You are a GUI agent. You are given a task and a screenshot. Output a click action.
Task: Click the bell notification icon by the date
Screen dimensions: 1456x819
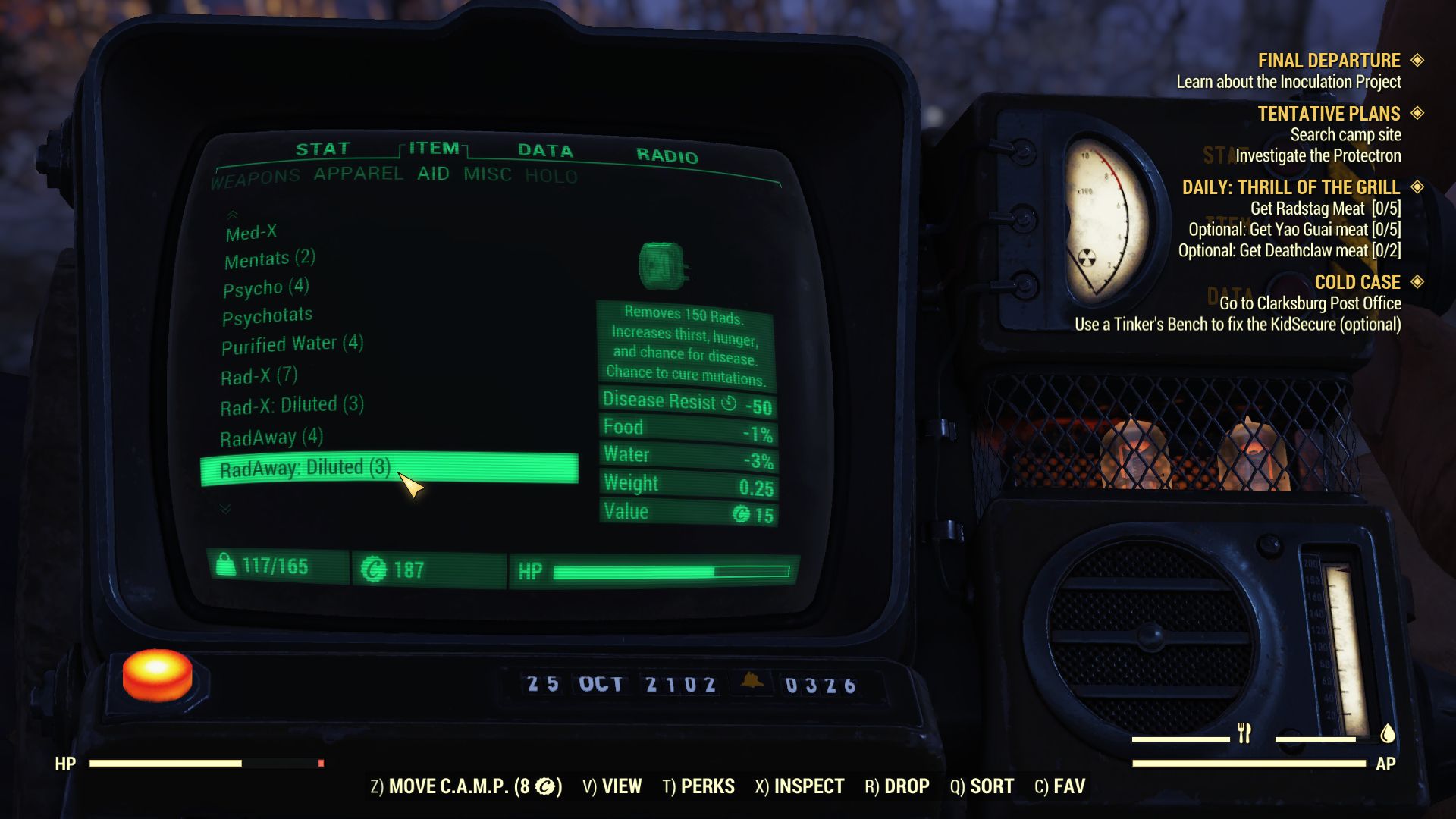(x=751, y=682)
